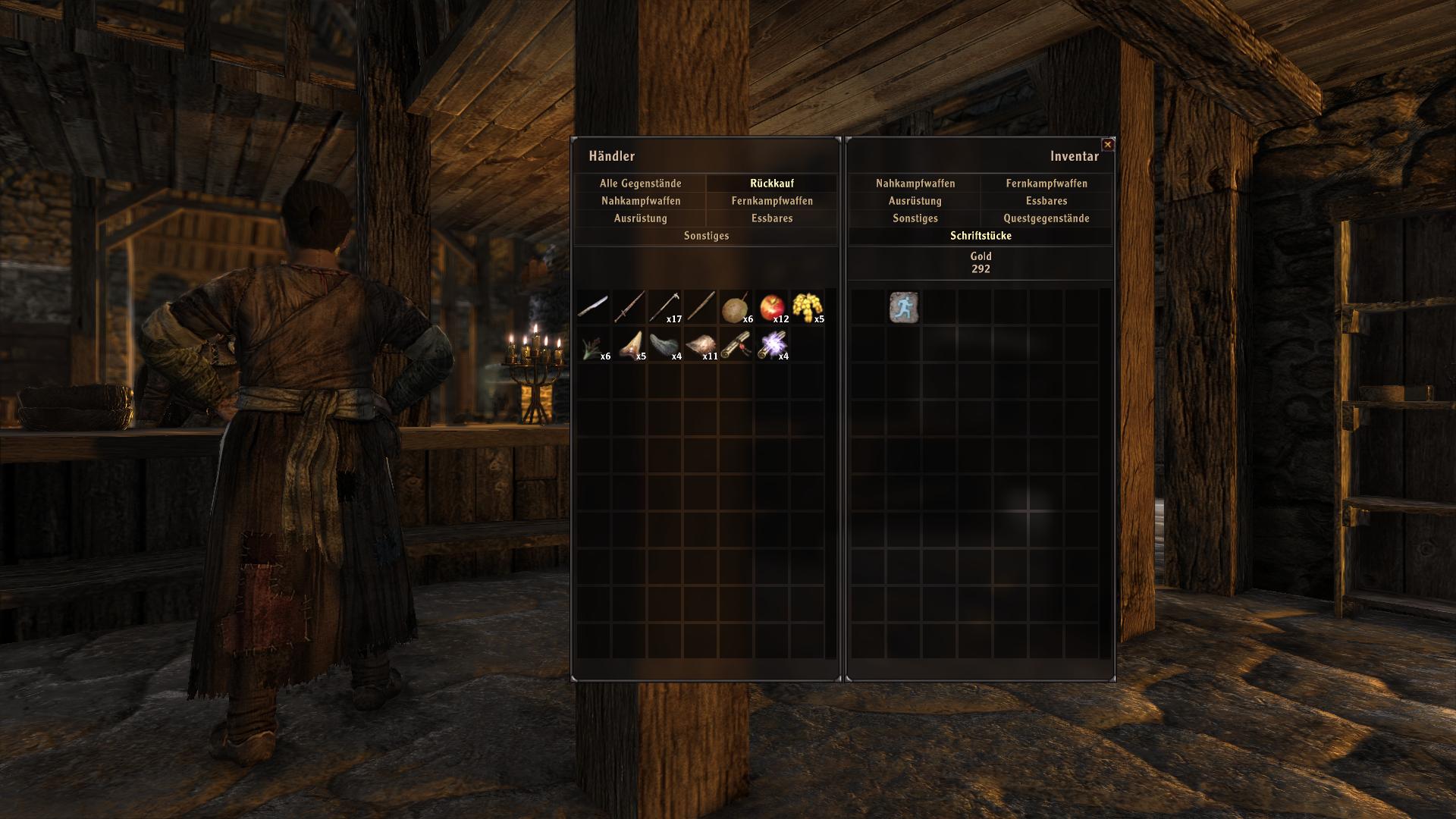Show Alle Gegenstände in the trader list
1456x819 pixels.
point(640,184)
